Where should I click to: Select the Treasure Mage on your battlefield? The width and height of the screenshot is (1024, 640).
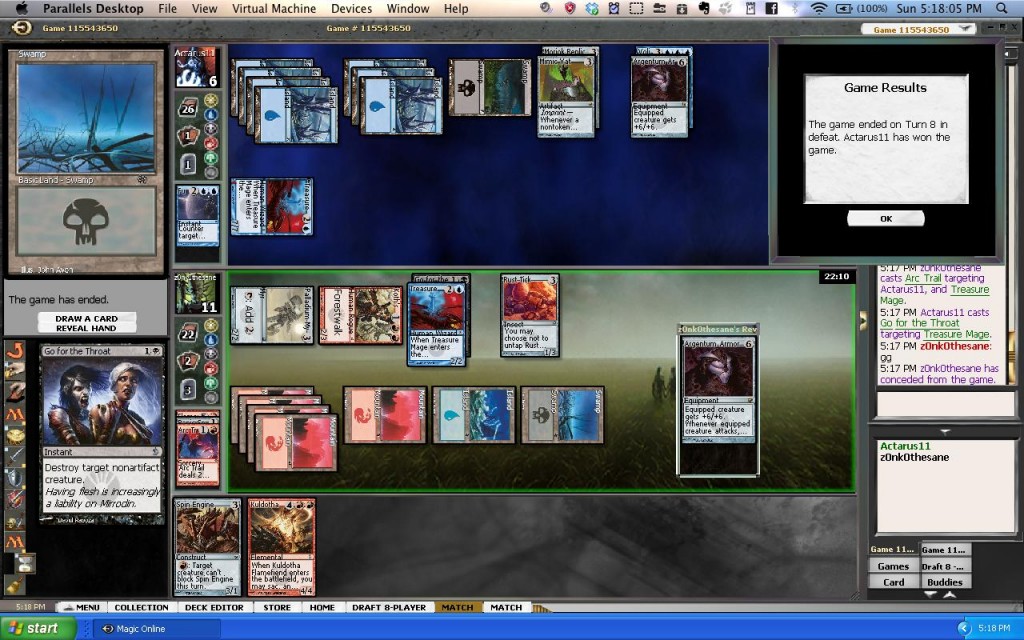point(437,322)
